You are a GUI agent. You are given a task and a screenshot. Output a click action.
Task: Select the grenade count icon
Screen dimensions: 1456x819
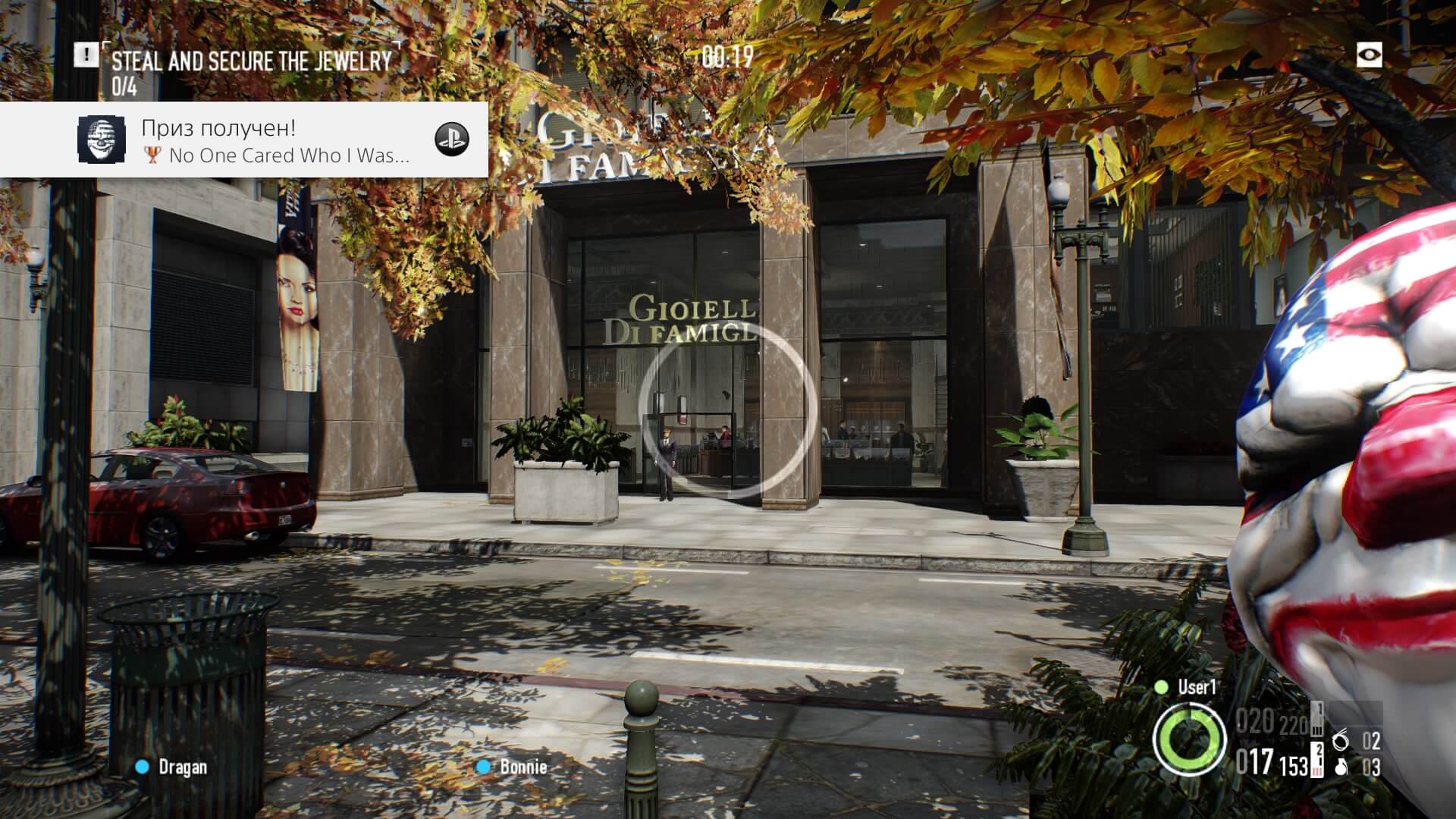tap(1340, 767)
